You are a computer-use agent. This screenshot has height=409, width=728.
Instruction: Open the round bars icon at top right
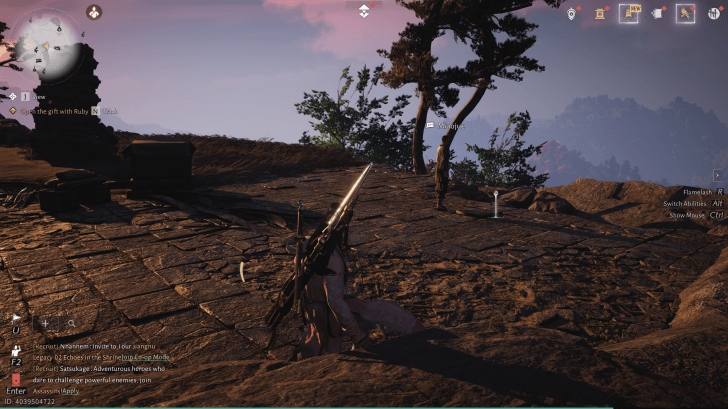[x=716, y=13]
